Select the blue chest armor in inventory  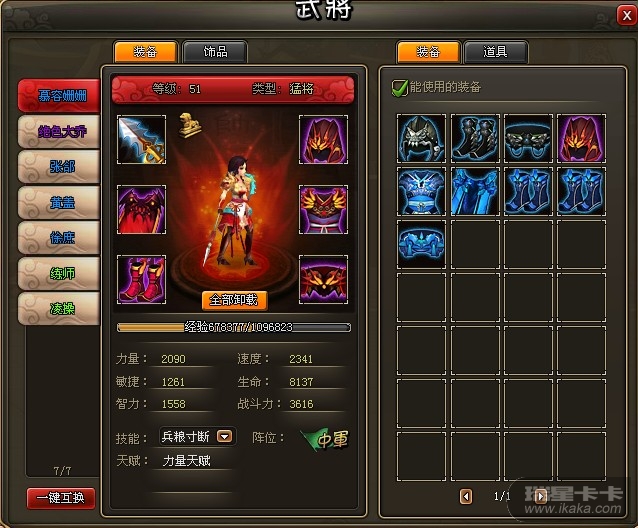tap(421, 191)
